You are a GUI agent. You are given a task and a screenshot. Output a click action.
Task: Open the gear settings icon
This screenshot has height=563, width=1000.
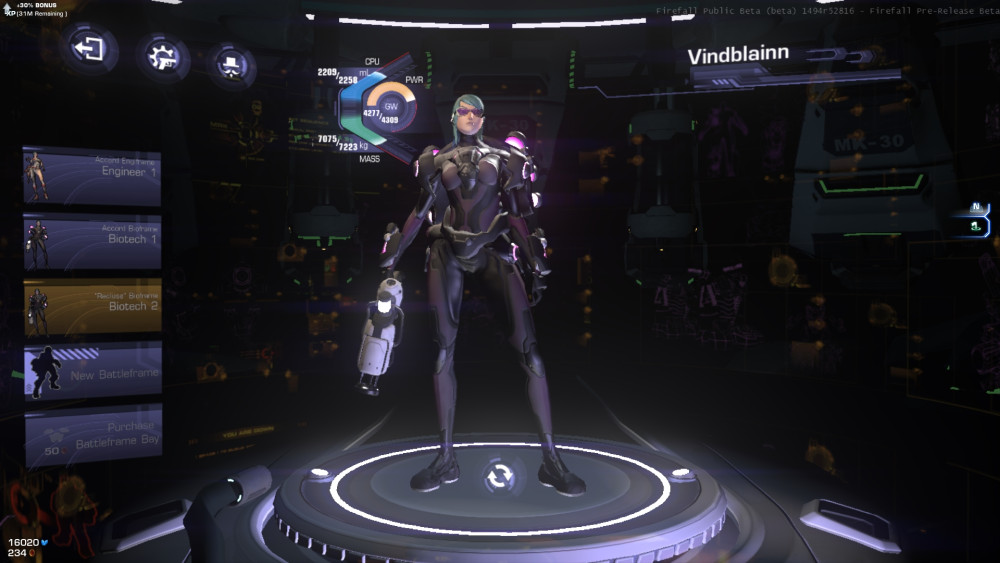pyautogui.click(x=161, y=56)
